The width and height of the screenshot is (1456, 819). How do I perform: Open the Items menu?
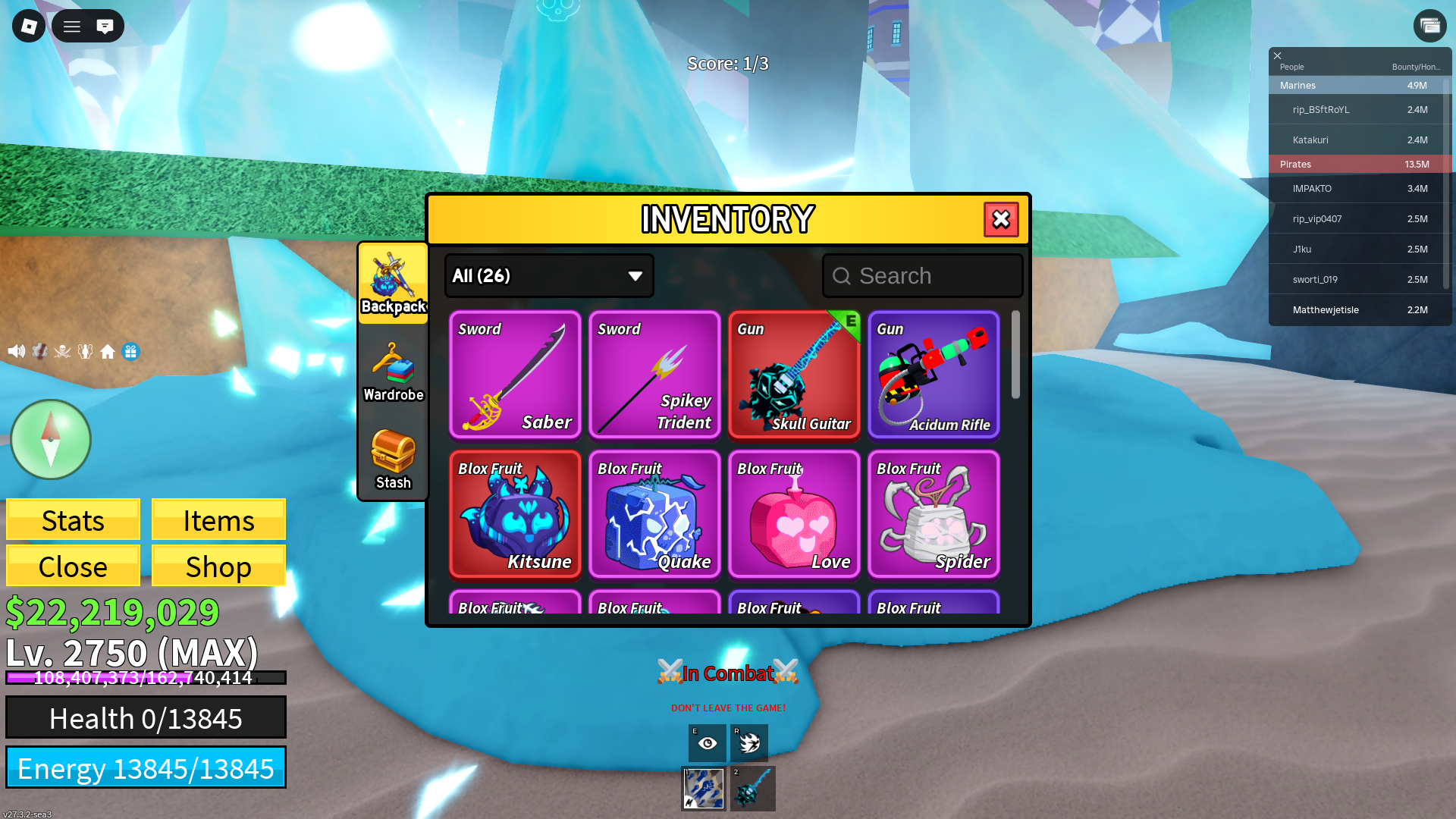point(218,520)
